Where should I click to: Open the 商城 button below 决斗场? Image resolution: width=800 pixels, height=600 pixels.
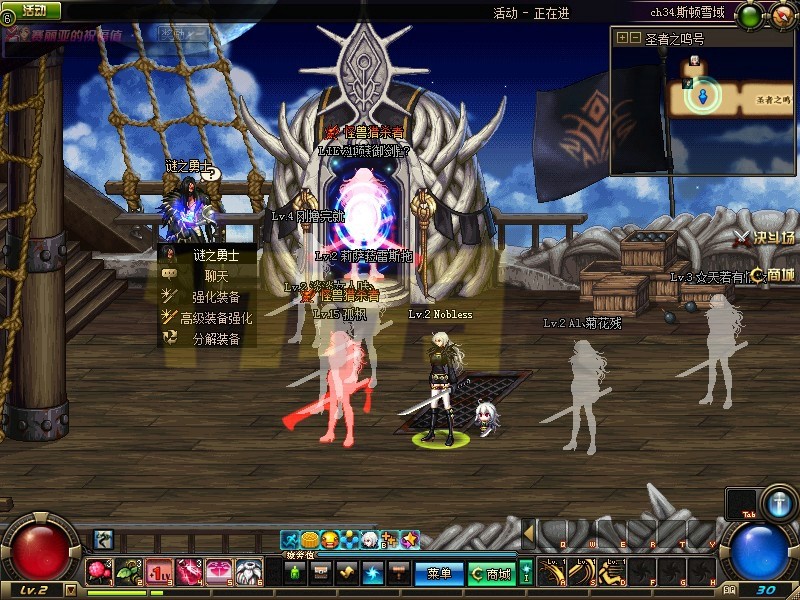(x=772, y=275)
